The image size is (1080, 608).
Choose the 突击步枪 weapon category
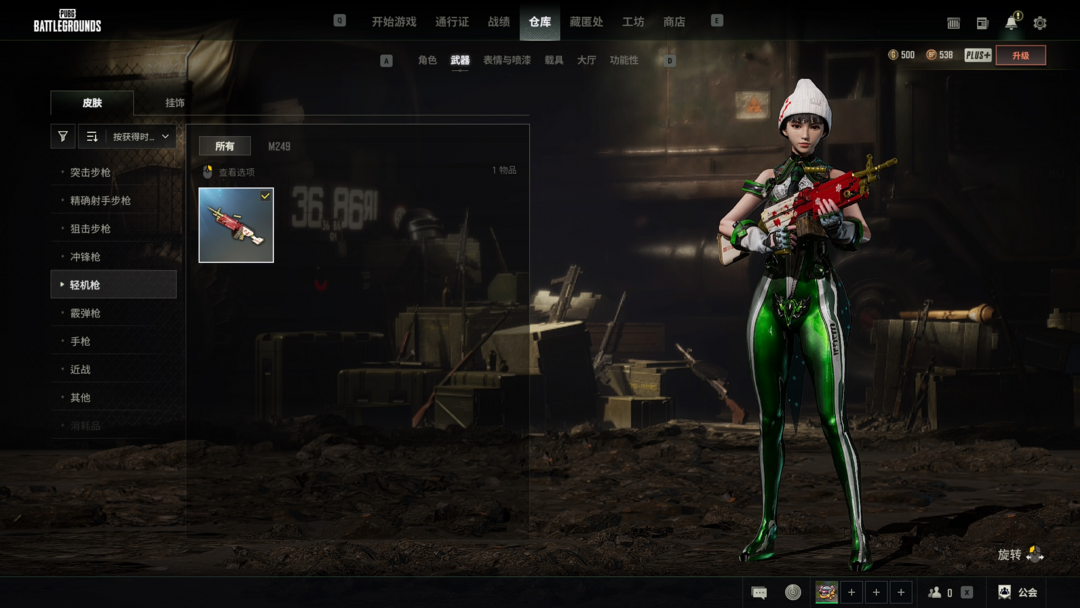pos(90,173)
